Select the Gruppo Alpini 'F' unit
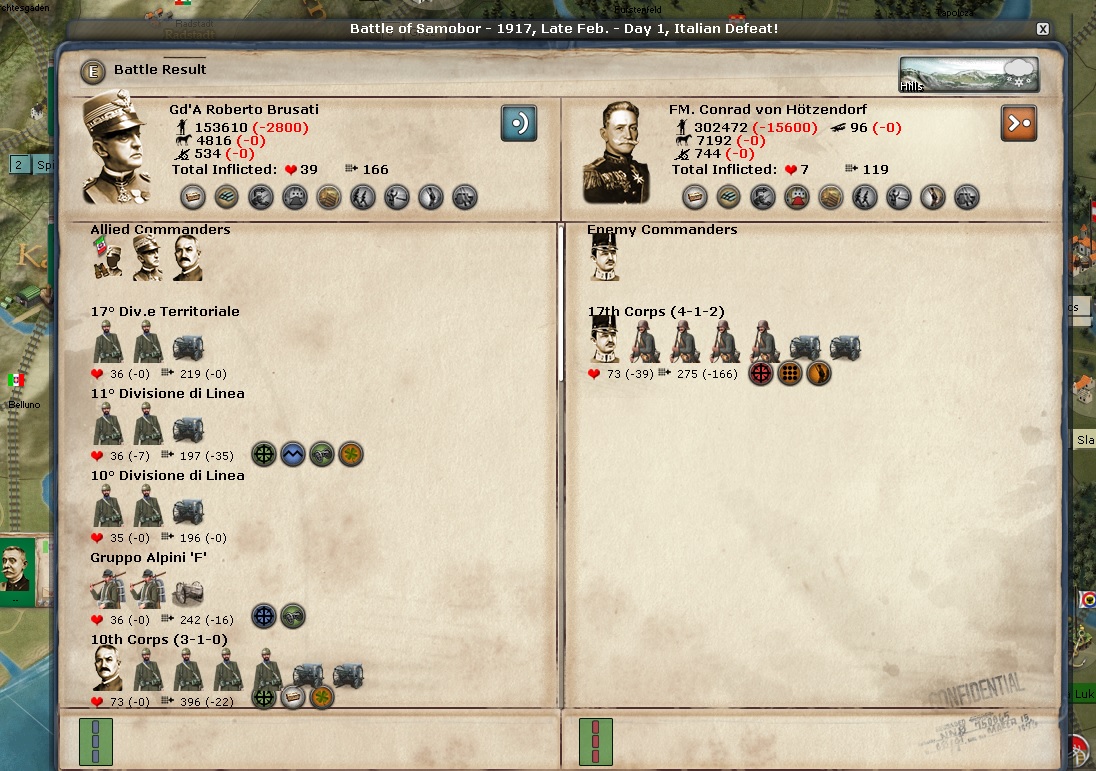The width and height of the screenshot is (1096, 771). (x=149, y=557)
